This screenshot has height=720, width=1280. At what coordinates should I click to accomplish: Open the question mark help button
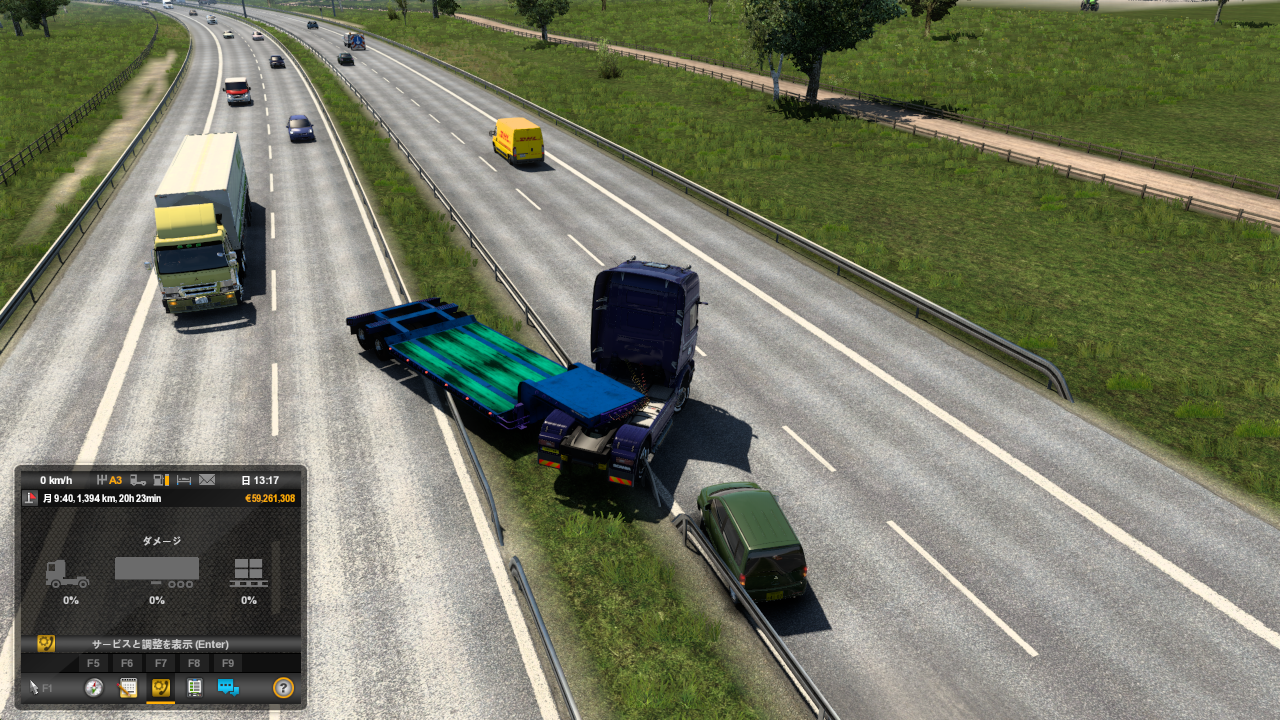point(283,687)
